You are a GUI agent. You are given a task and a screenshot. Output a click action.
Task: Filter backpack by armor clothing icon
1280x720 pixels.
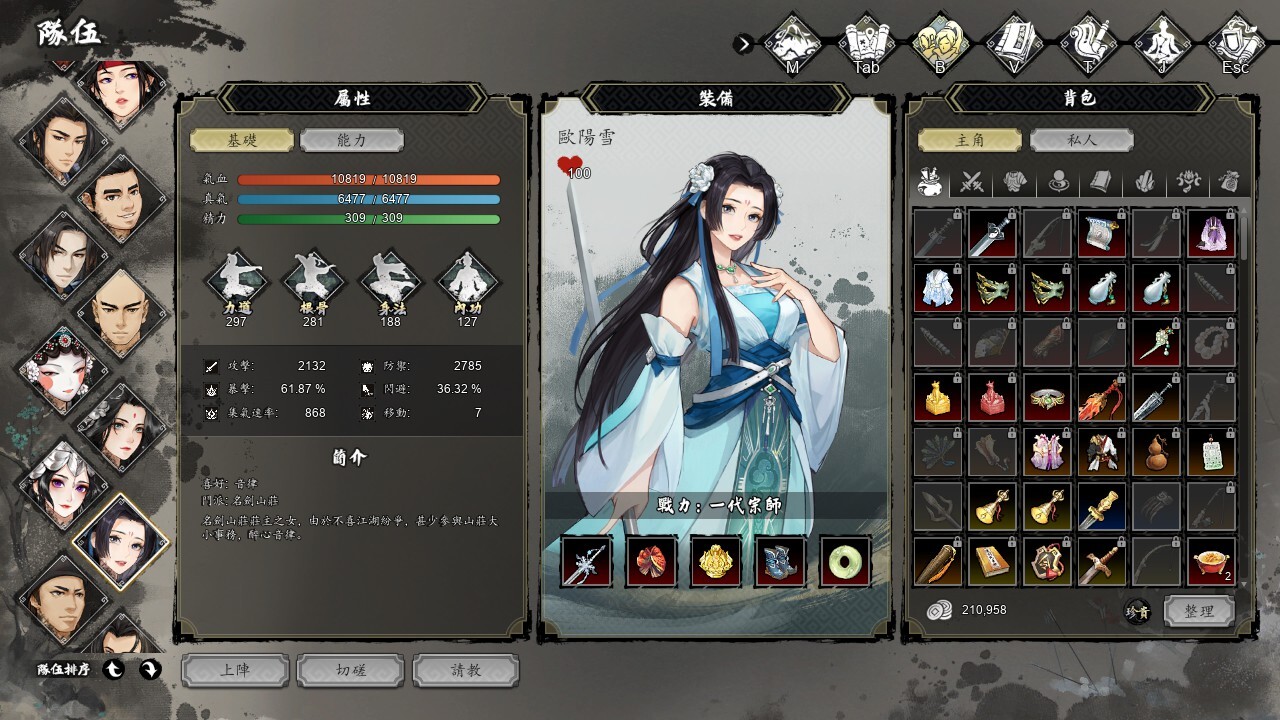pyautogui.click(x=1016, y=182)
